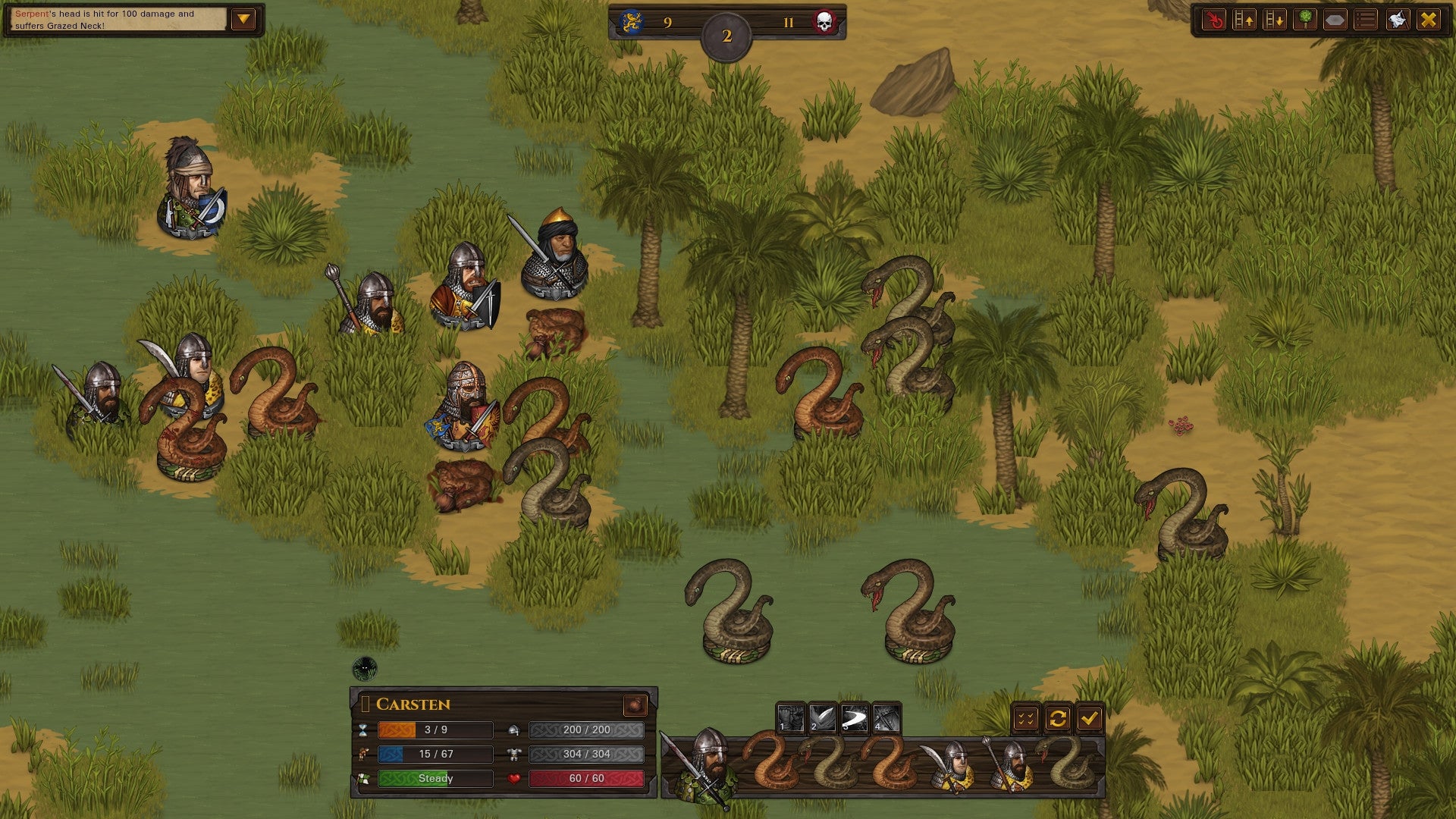The height and width of the screenshot is (819, 1456).
Task: Select the hand-to-hand skill in slot 1
Action: [791, 718]
